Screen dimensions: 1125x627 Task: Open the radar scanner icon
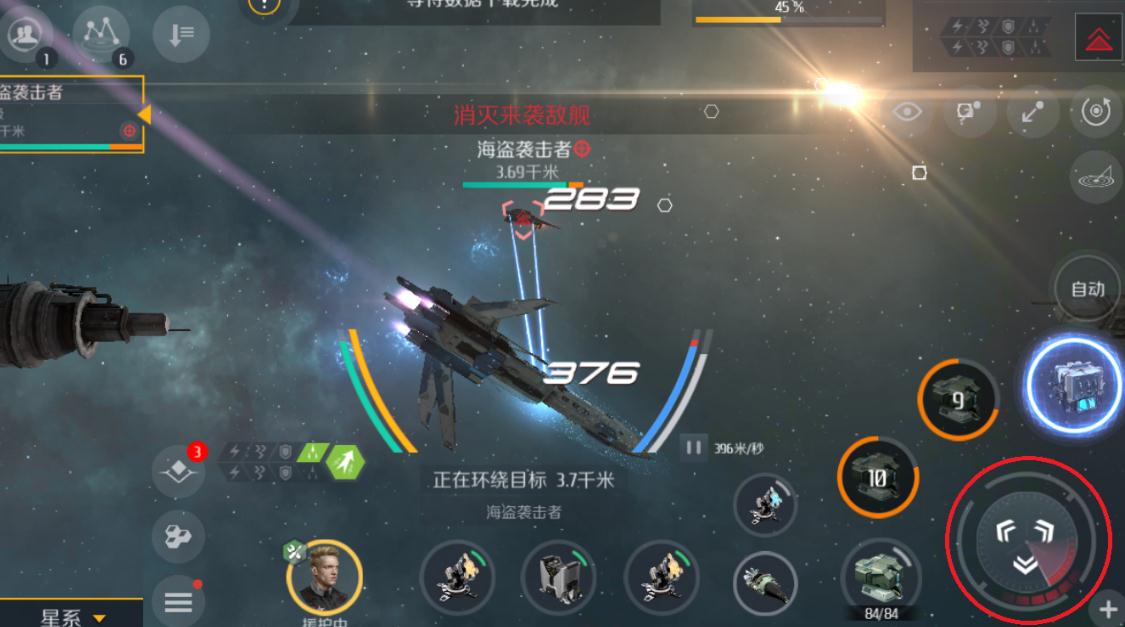coord(1097,179)
